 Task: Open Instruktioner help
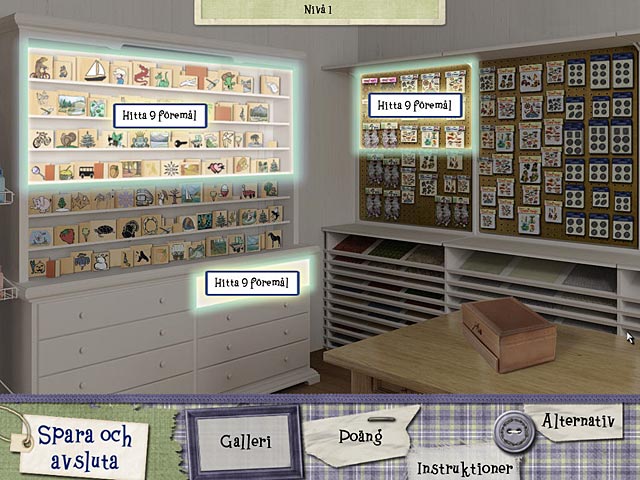pyautogui.click(x=465, y=467)
